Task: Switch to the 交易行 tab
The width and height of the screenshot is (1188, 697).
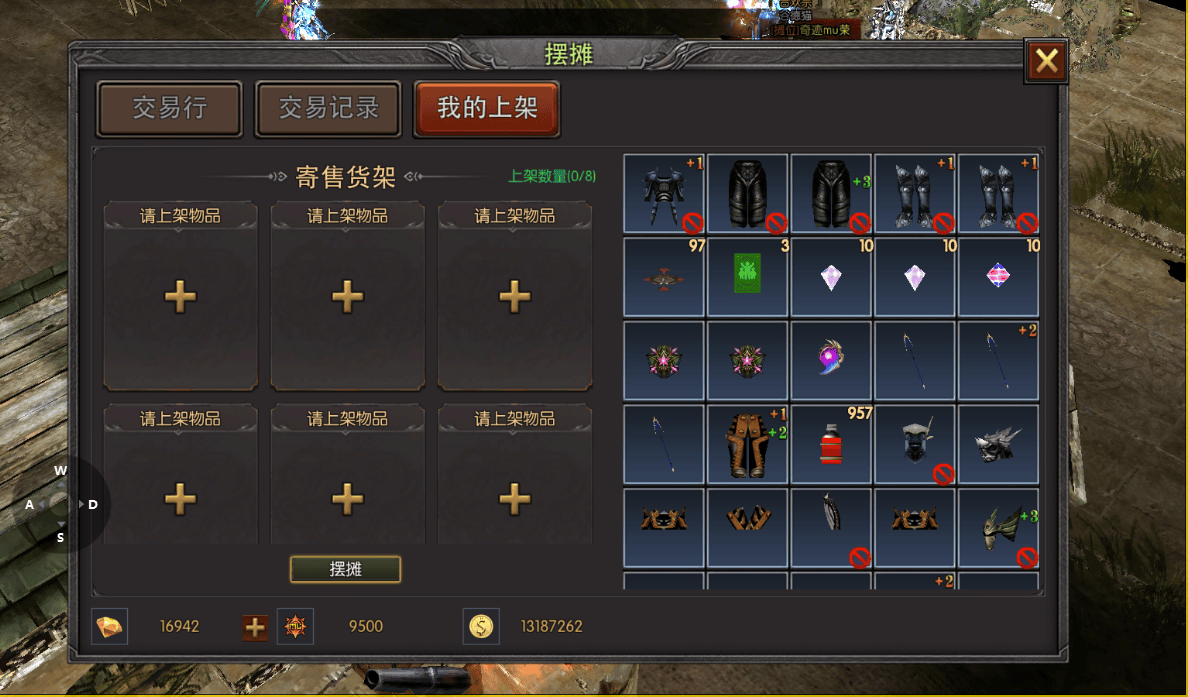Action: click(x=169, y=108)
